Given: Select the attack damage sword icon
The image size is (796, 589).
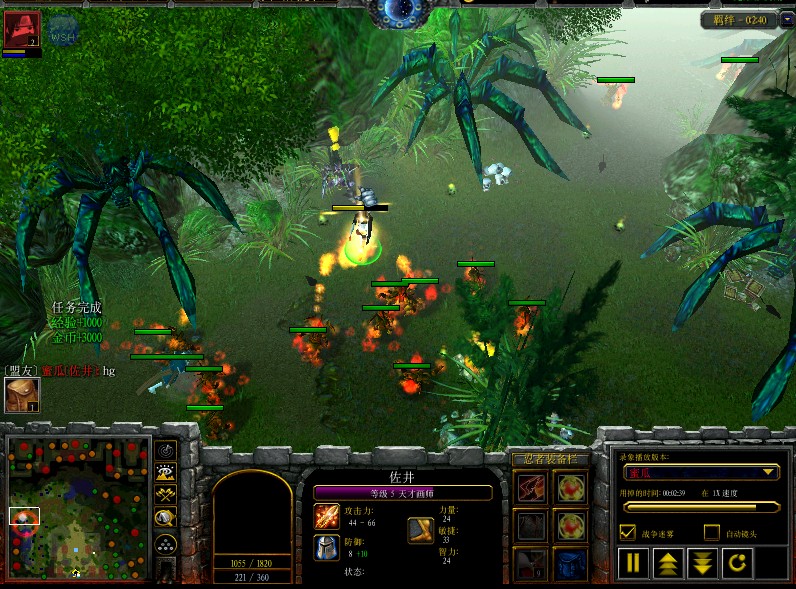Looking at the screenshot, I should pyautogui.click(x=327, y=517).
